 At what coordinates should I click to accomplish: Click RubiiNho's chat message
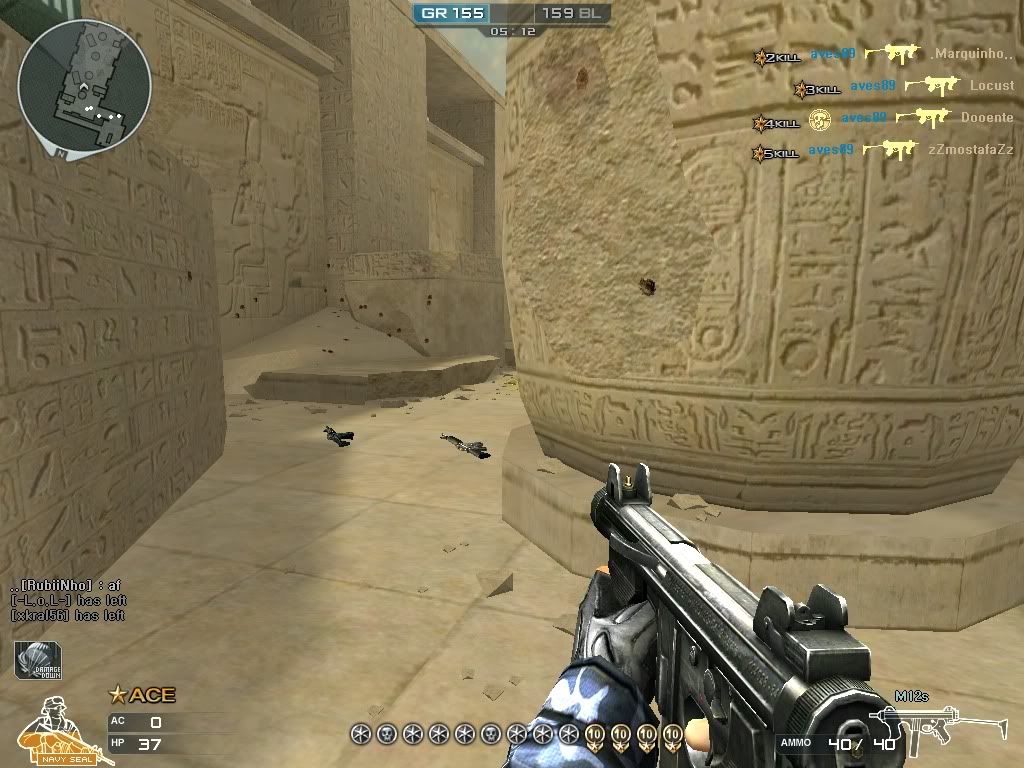[x=65, y=585]
